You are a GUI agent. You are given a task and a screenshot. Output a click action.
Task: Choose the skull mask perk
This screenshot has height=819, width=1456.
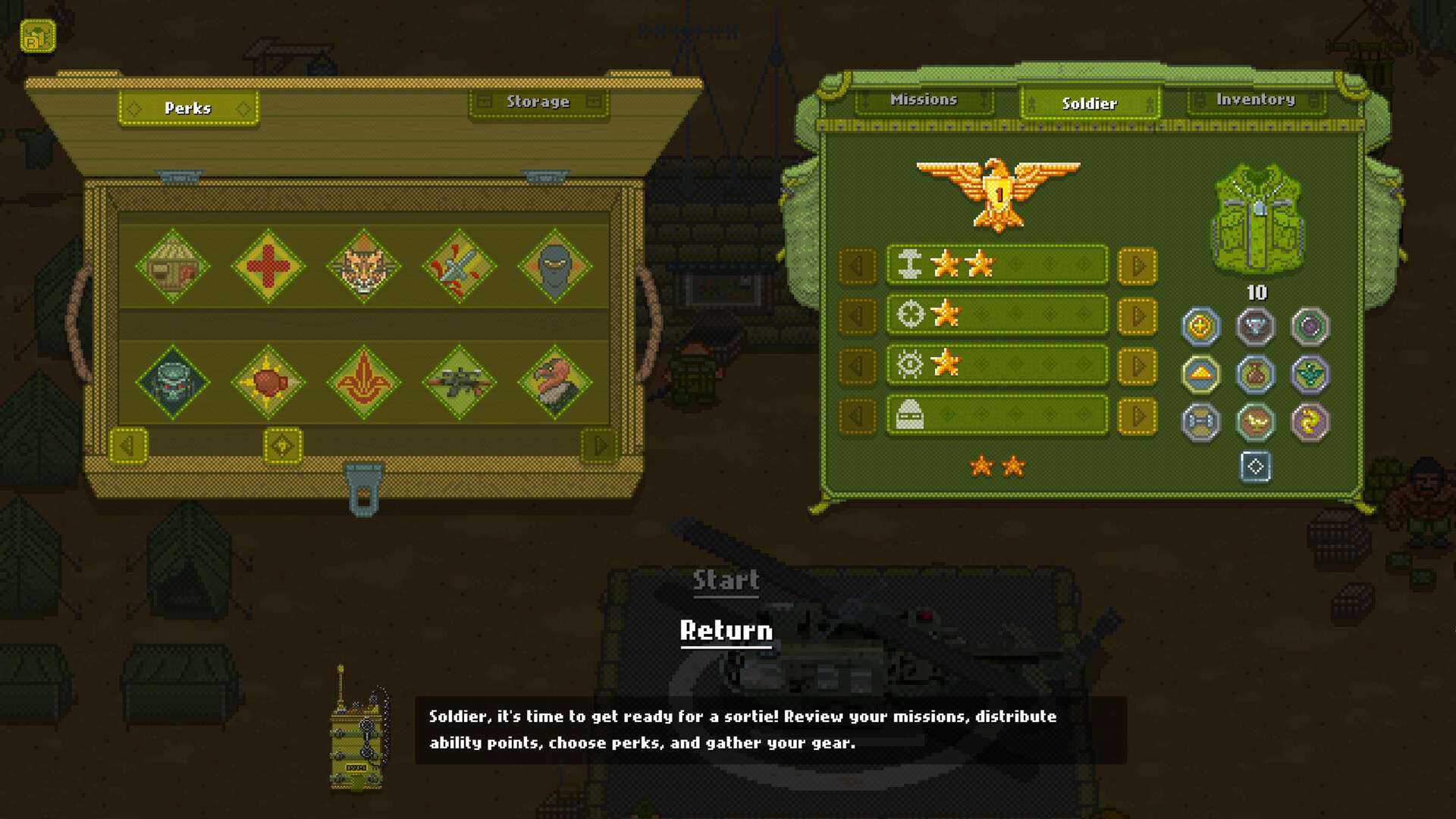[173, 382]
